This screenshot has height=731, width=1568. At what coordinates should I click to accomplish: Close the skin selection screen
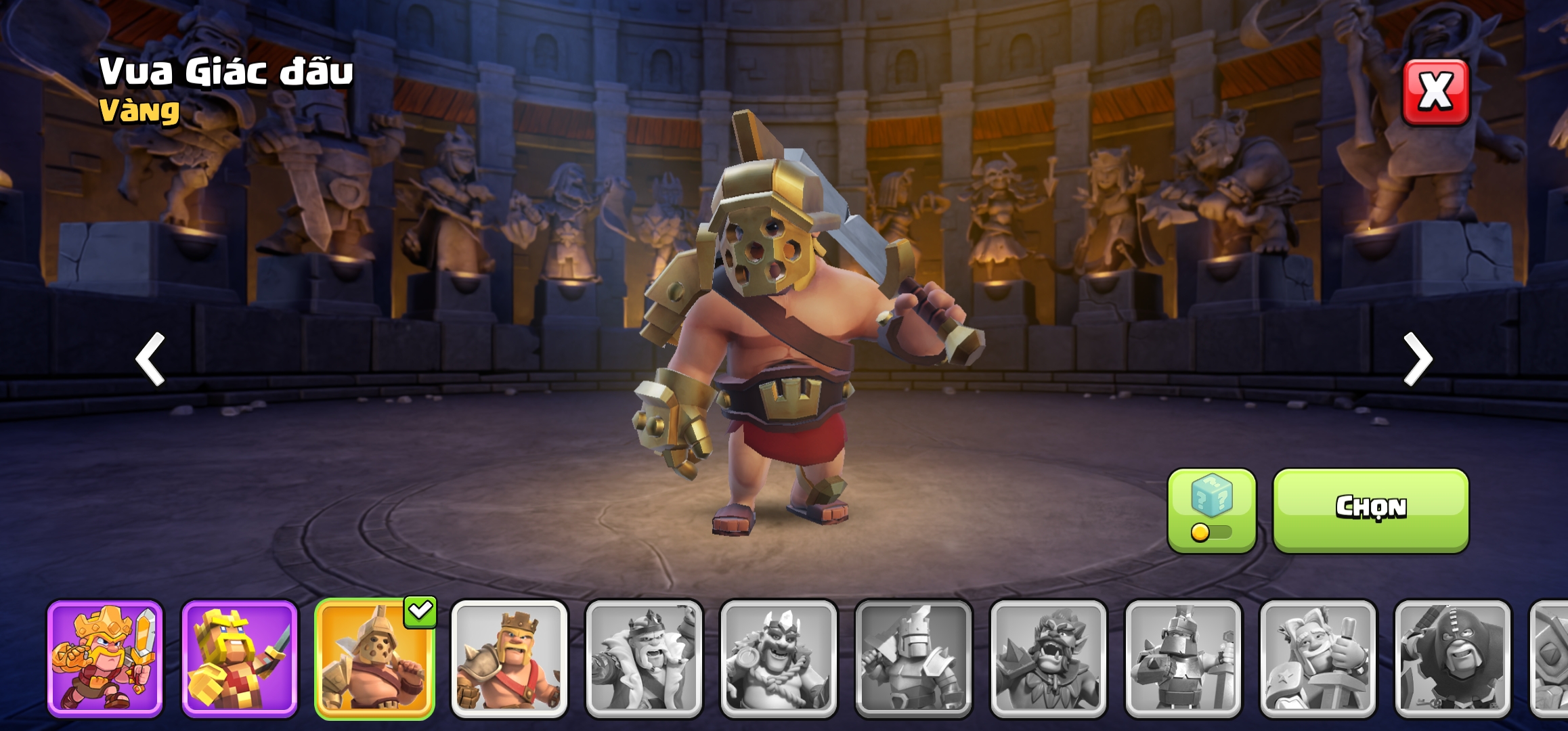point(1435,92)
